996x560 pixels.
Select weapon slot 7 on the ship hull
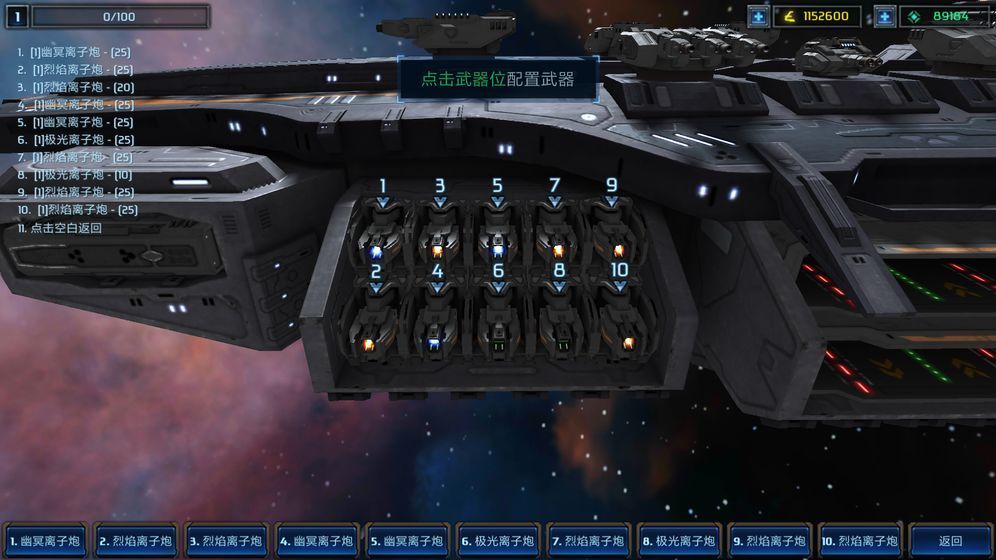click(557, 238)
